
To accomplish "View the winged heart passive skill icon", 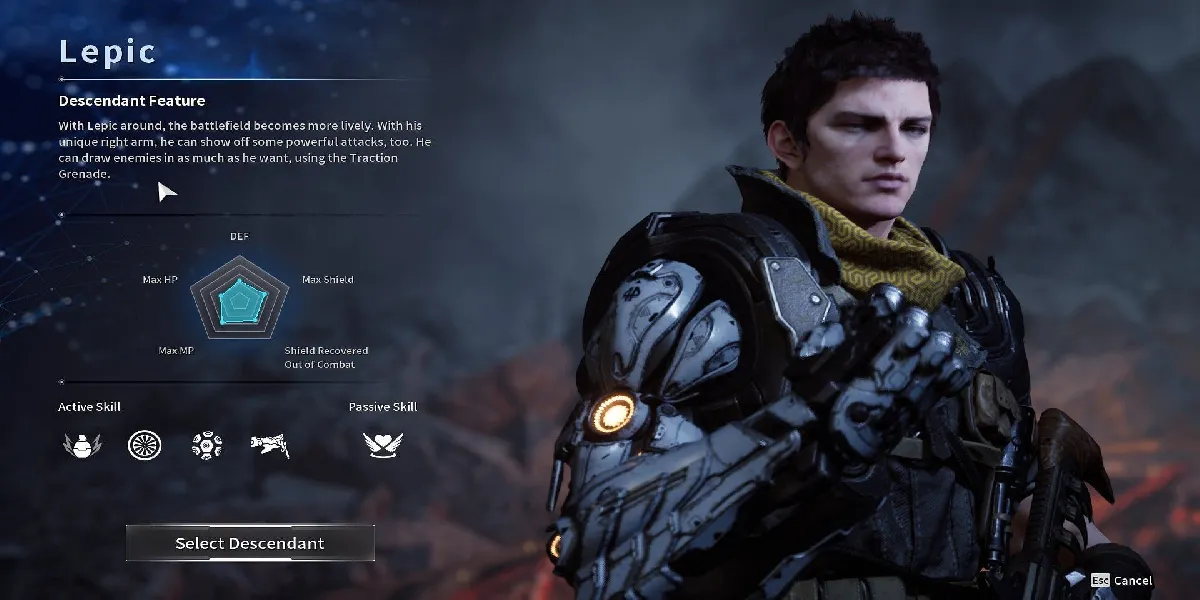I will coord(383,445).
